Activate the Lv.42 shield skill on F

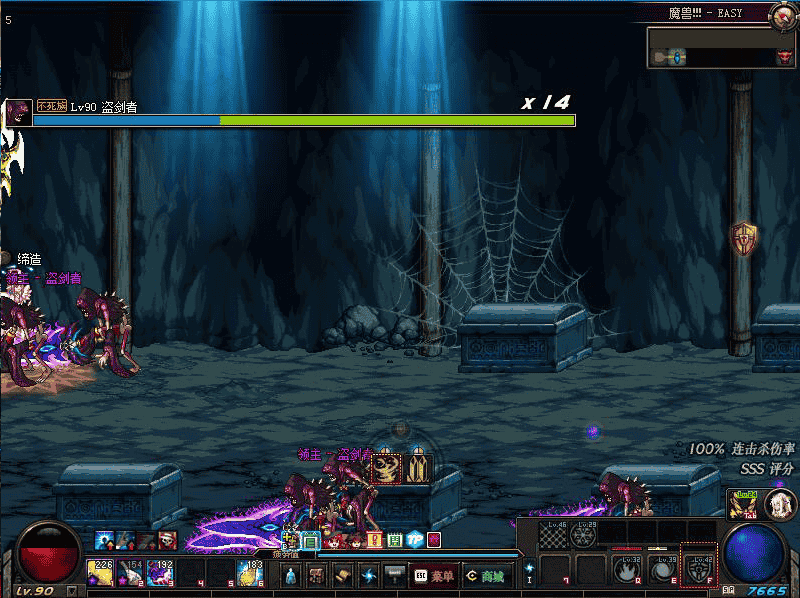696,570
